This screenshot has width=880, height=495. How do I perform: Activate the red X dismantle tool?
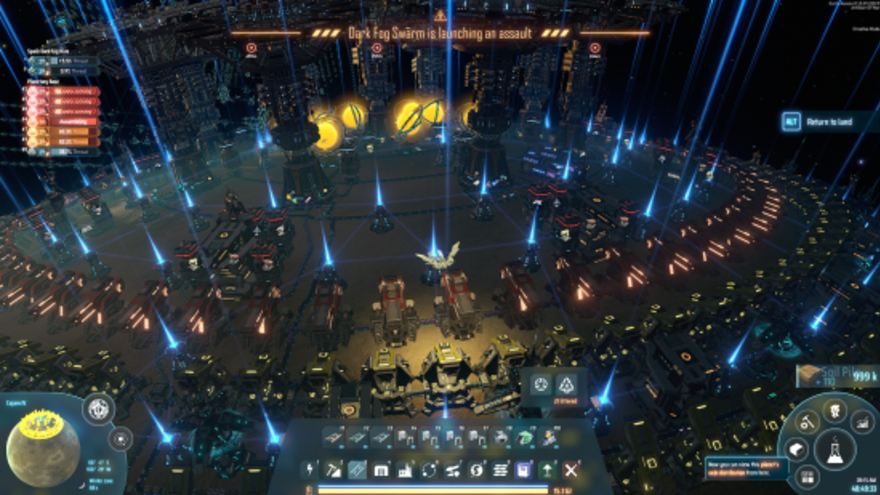[571, 469]
